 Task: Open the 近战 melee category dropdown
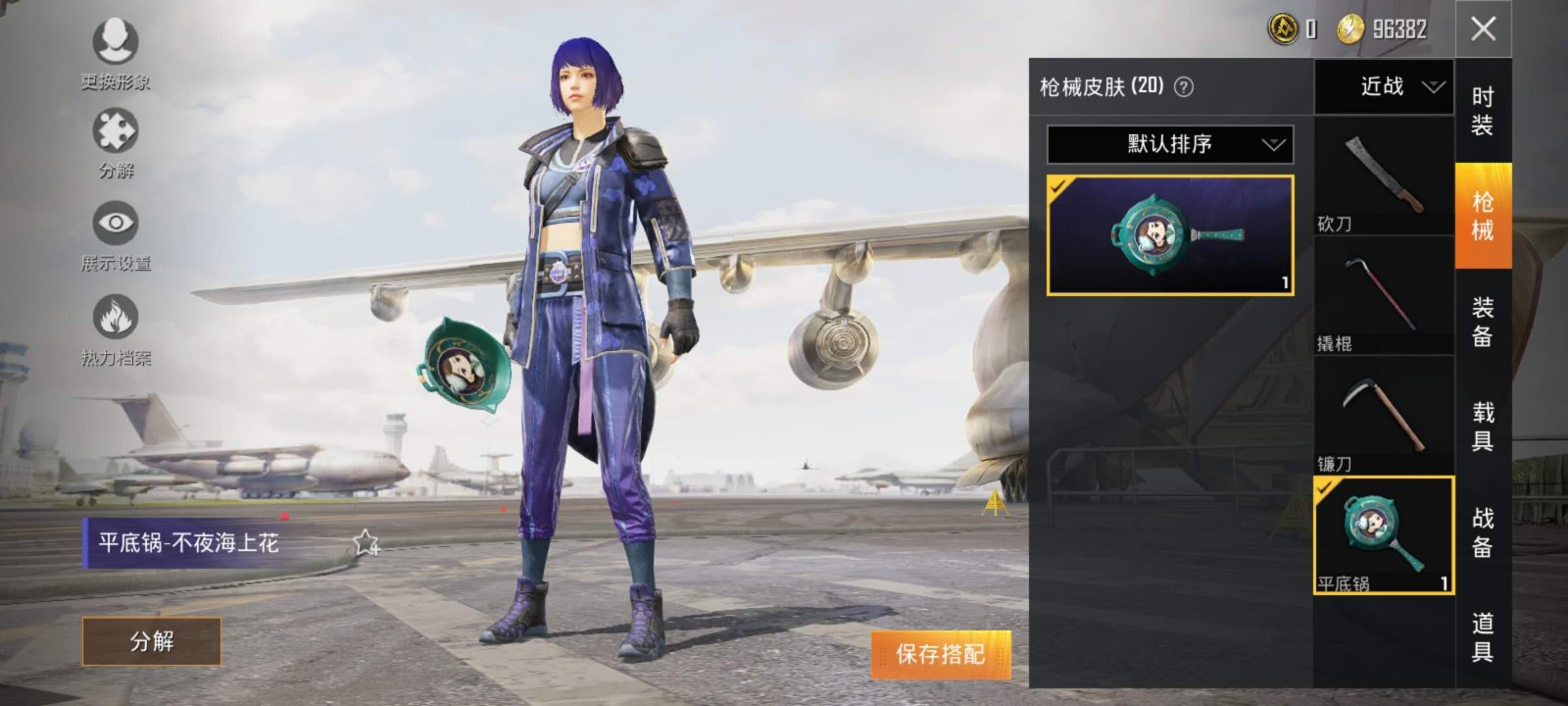[x=1383, y=87]
